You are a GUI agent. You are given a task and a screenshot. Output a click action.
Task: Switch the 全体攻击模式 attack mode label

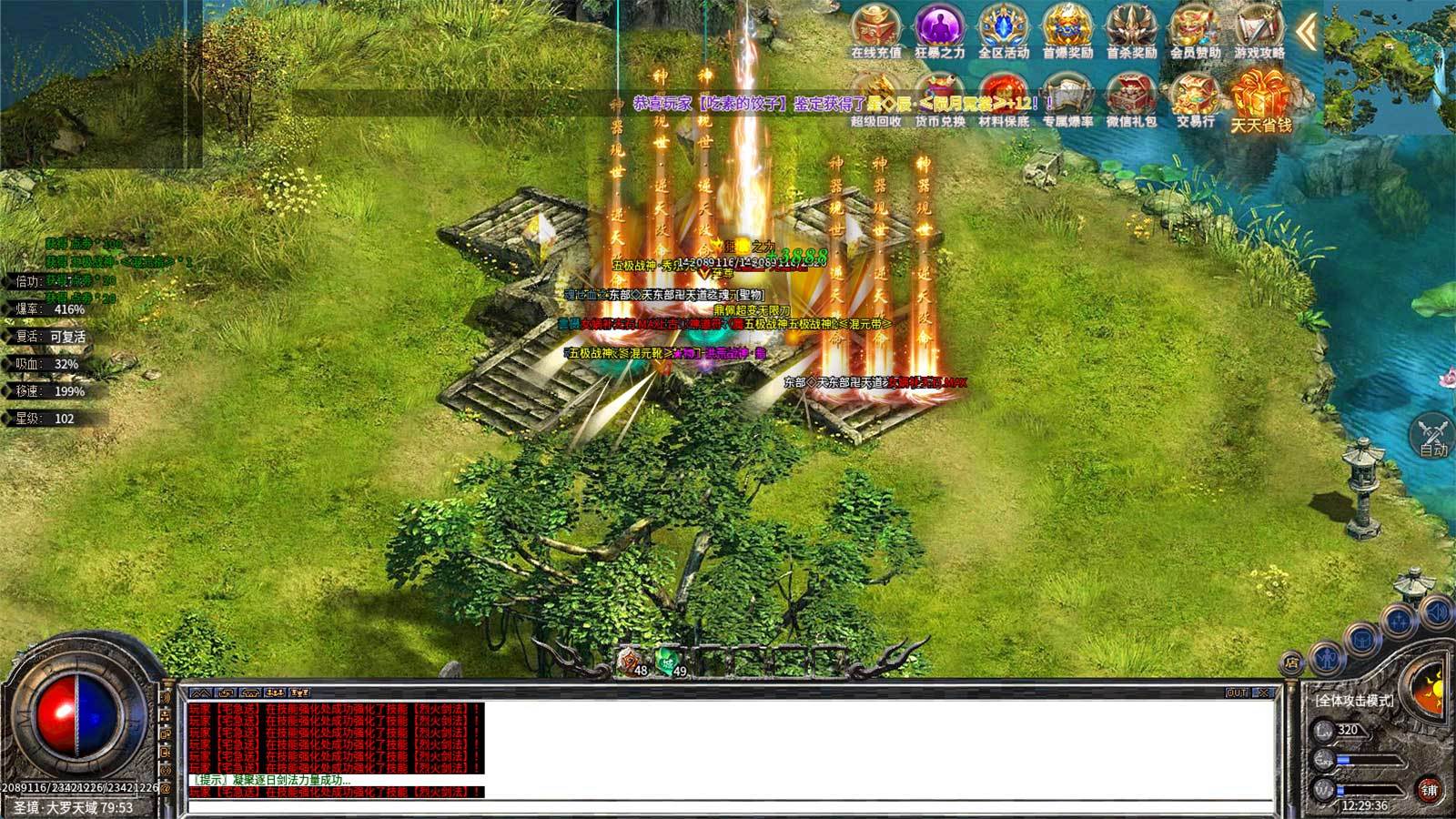1353,700
